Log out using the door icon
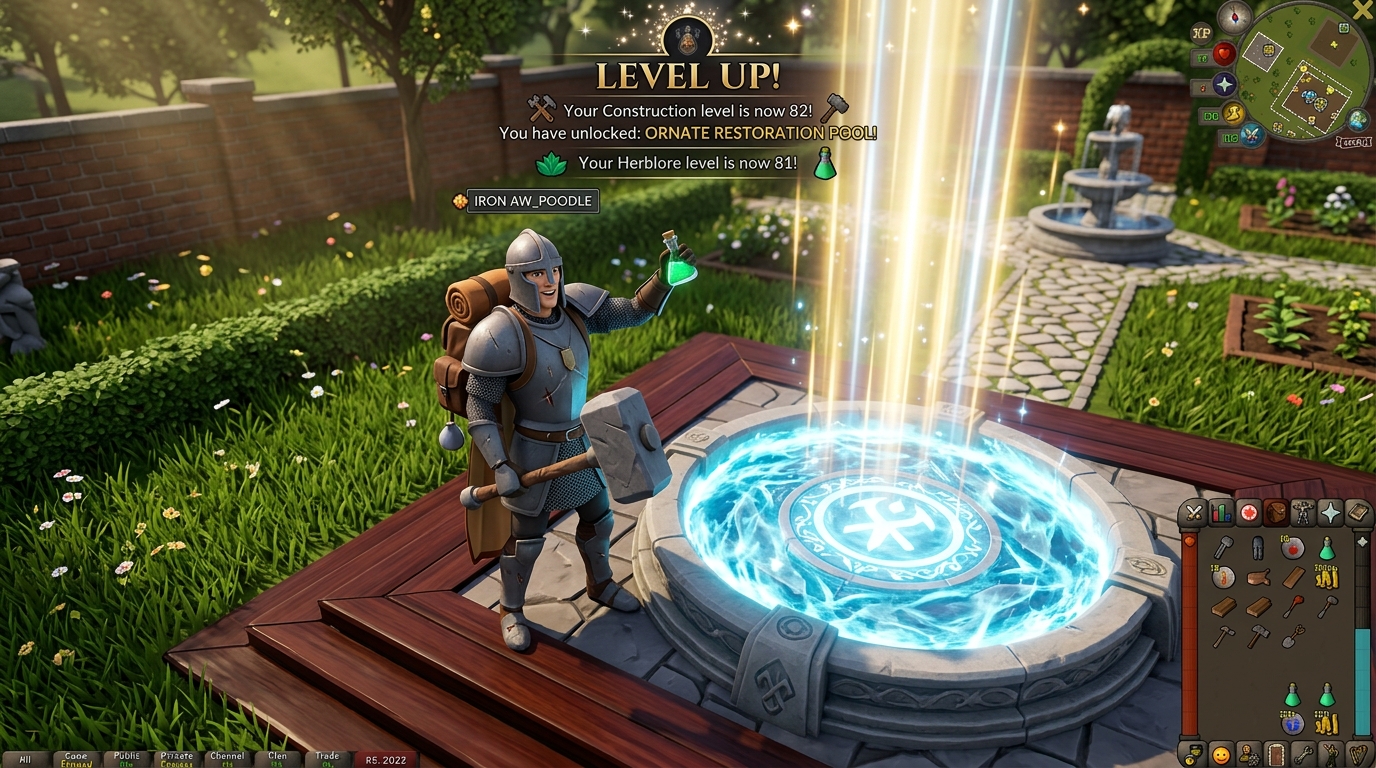The image size is (1376, 768). pyautogui.click(x=1275, y=753)
